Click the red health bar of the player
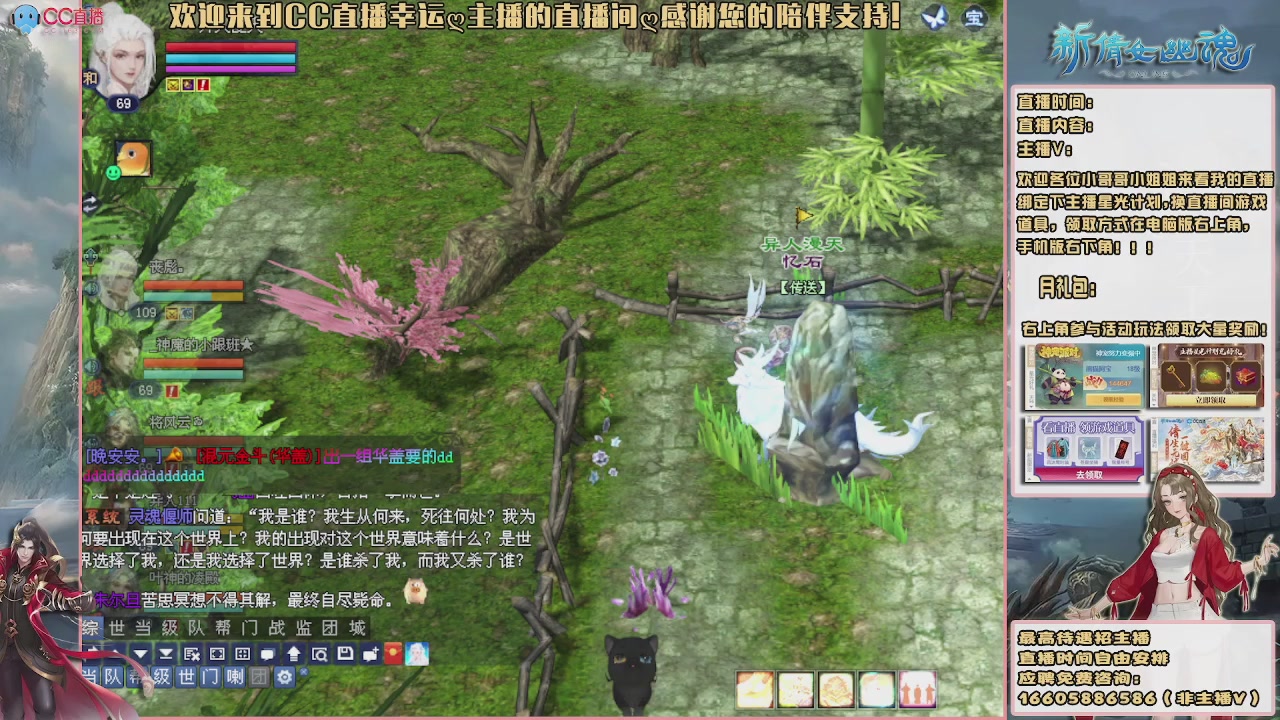 [x=230, y=47]
